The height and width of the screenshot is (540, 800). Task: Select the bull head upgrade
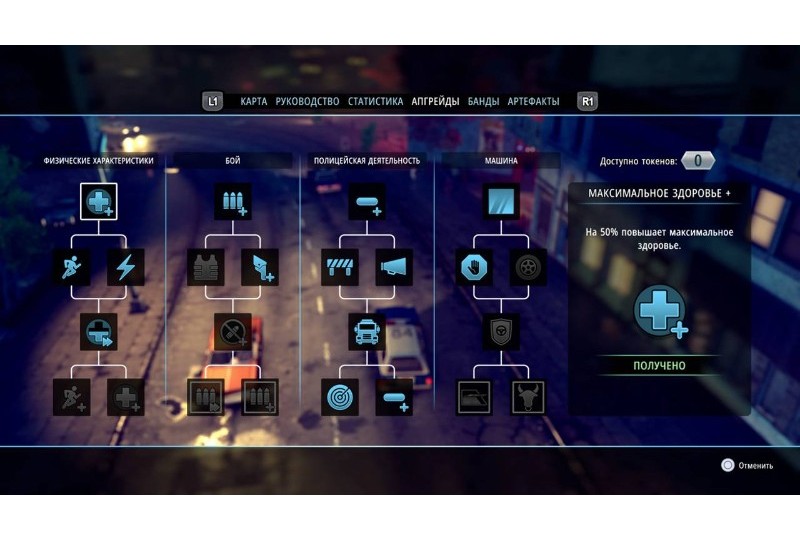(527, 396)
